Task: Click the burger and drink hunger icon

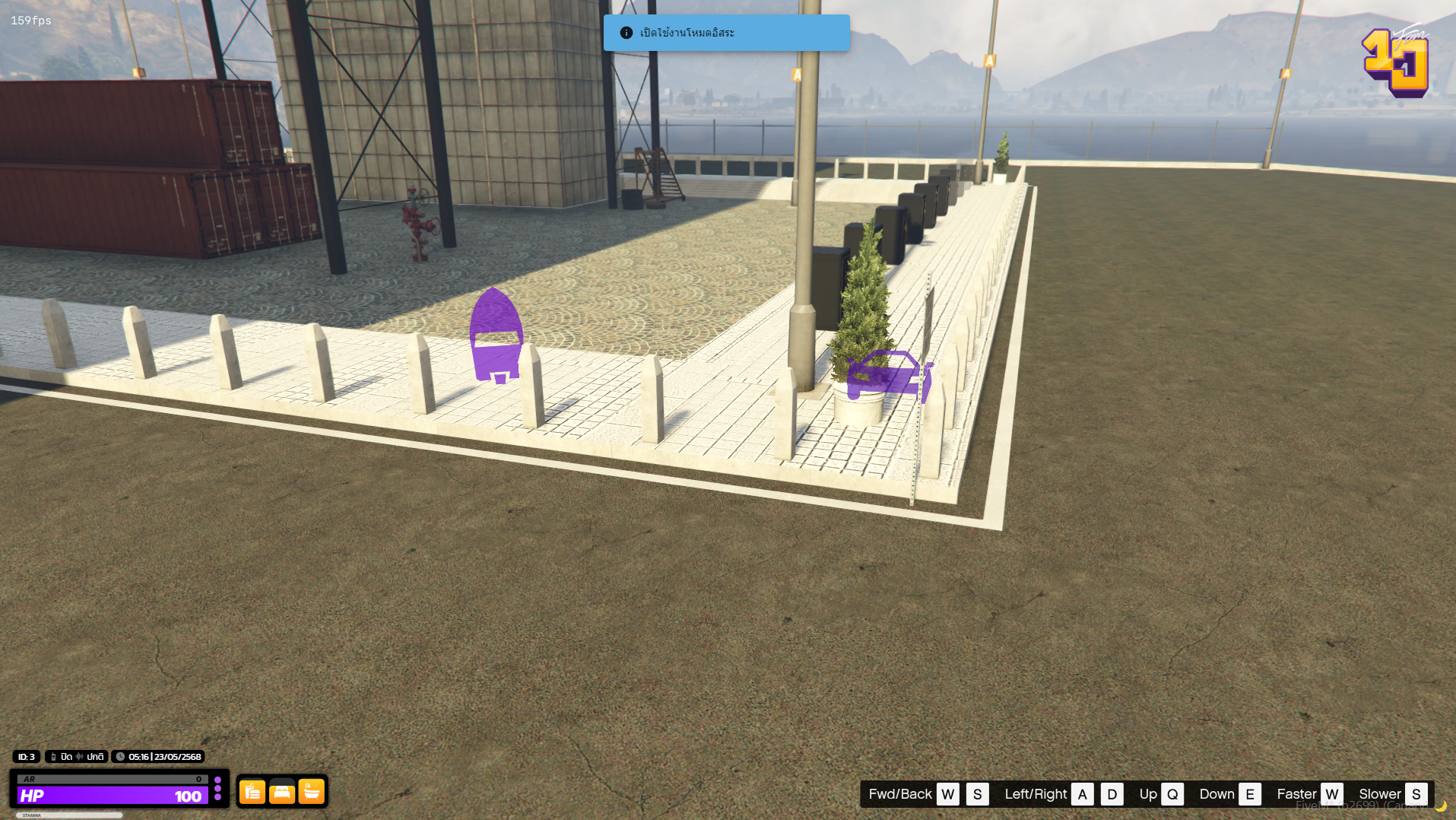Action: (x=252, y=792)
